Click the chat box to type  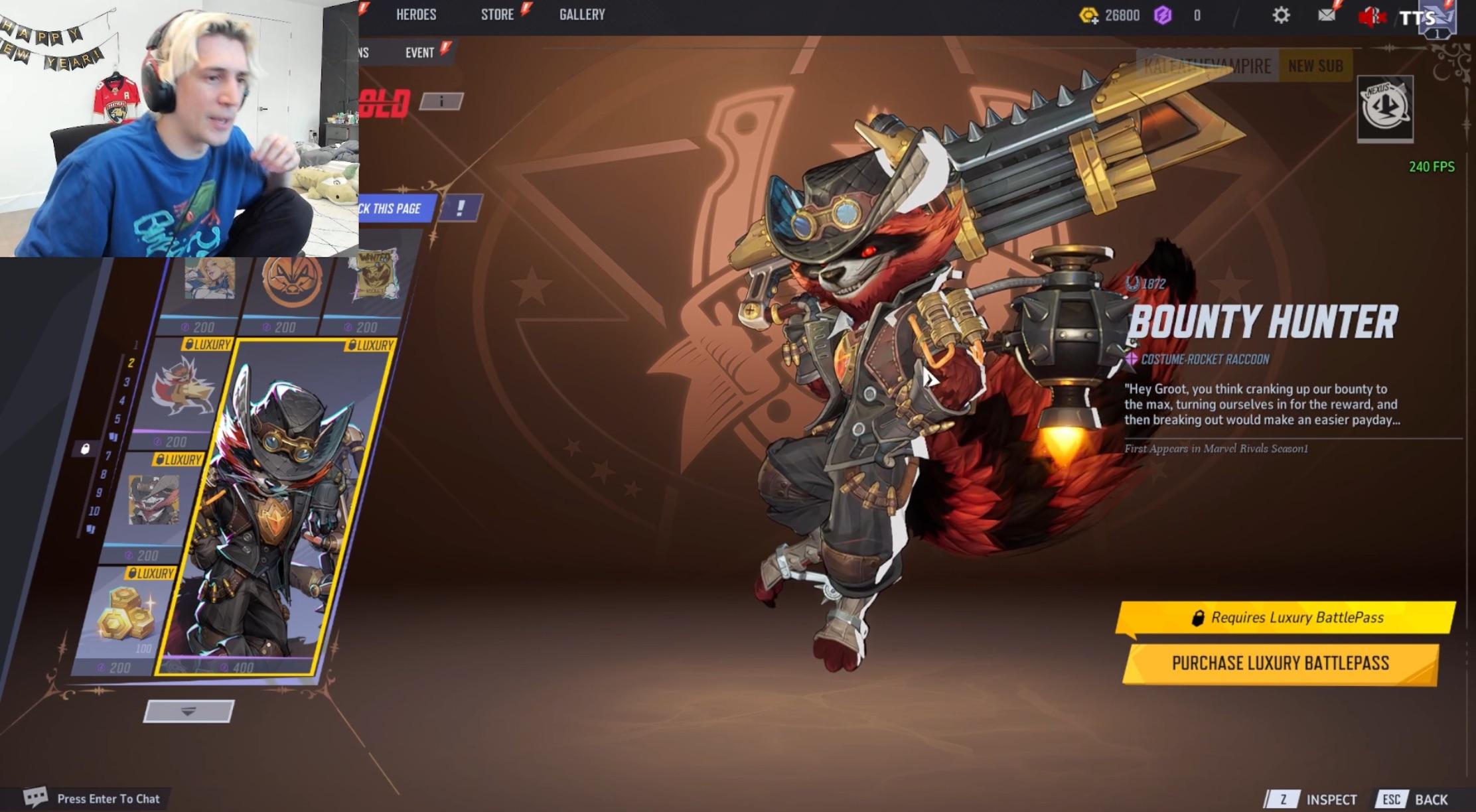pos(108,799)
